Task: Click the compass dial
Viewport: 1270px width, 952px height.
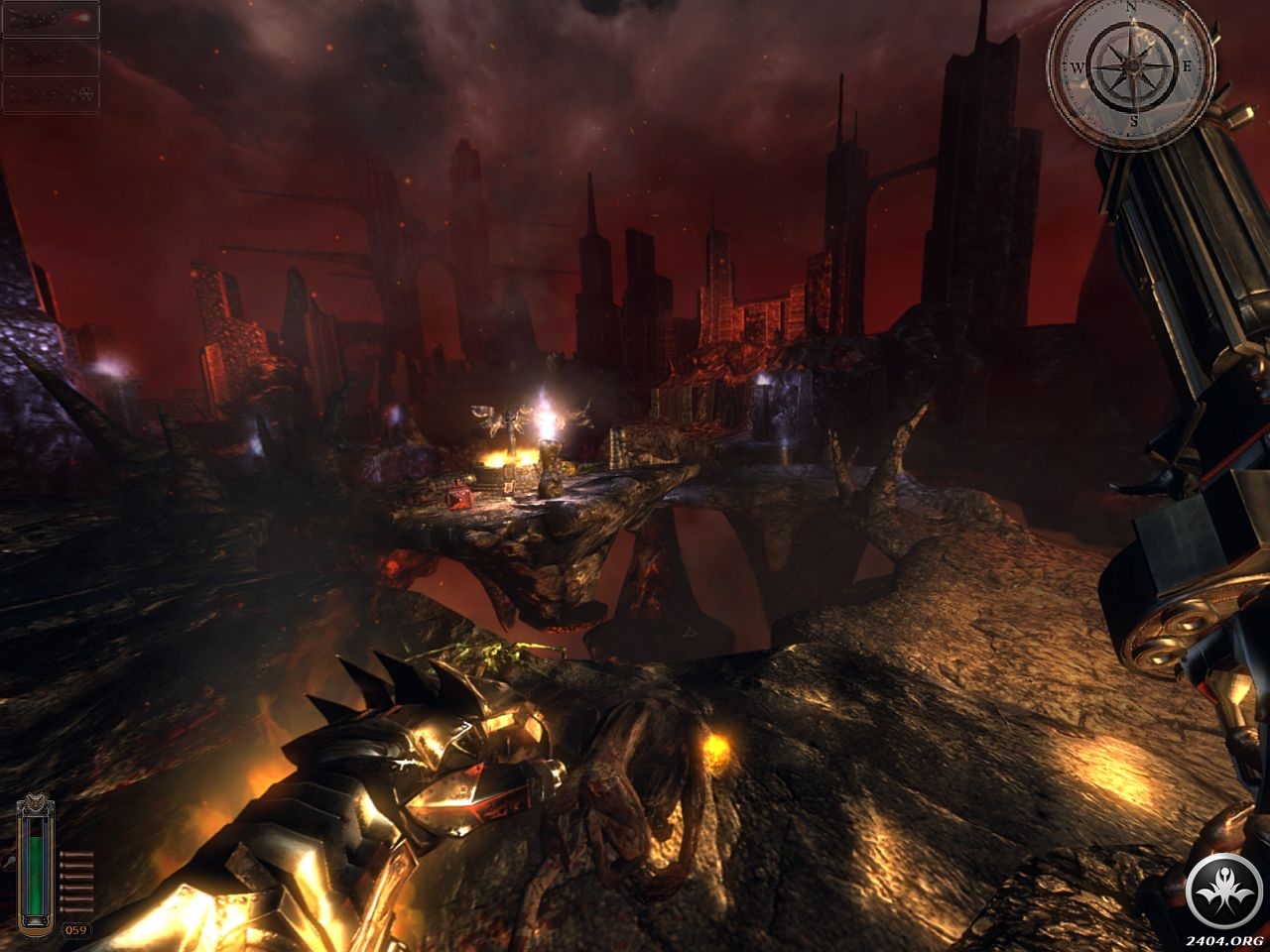Action: pyautogui.click(x=1131, y=67)
